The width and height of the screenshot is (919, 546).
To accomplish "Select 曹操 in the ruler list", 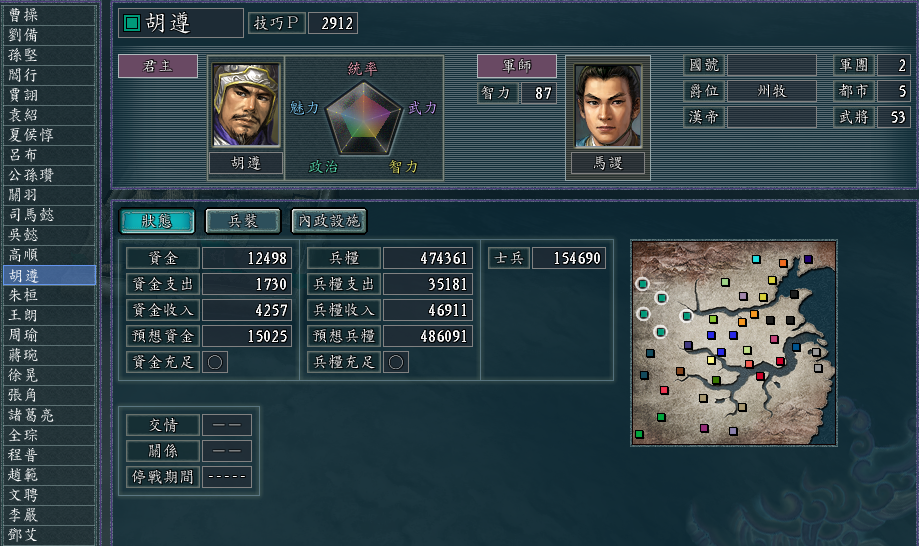I will (49, 15).
